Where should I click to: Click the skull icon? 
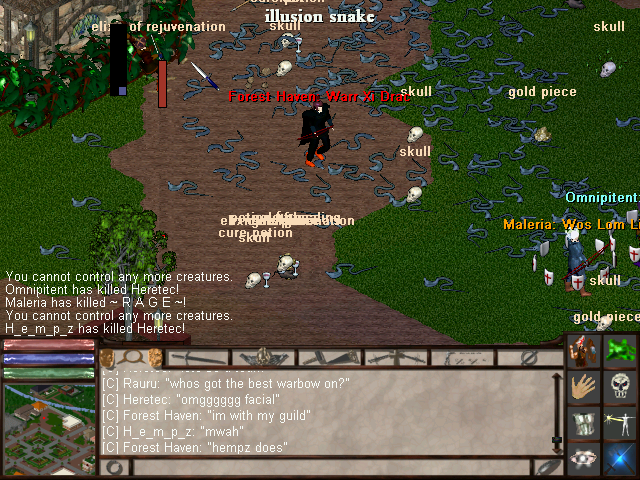coord(621,388)
